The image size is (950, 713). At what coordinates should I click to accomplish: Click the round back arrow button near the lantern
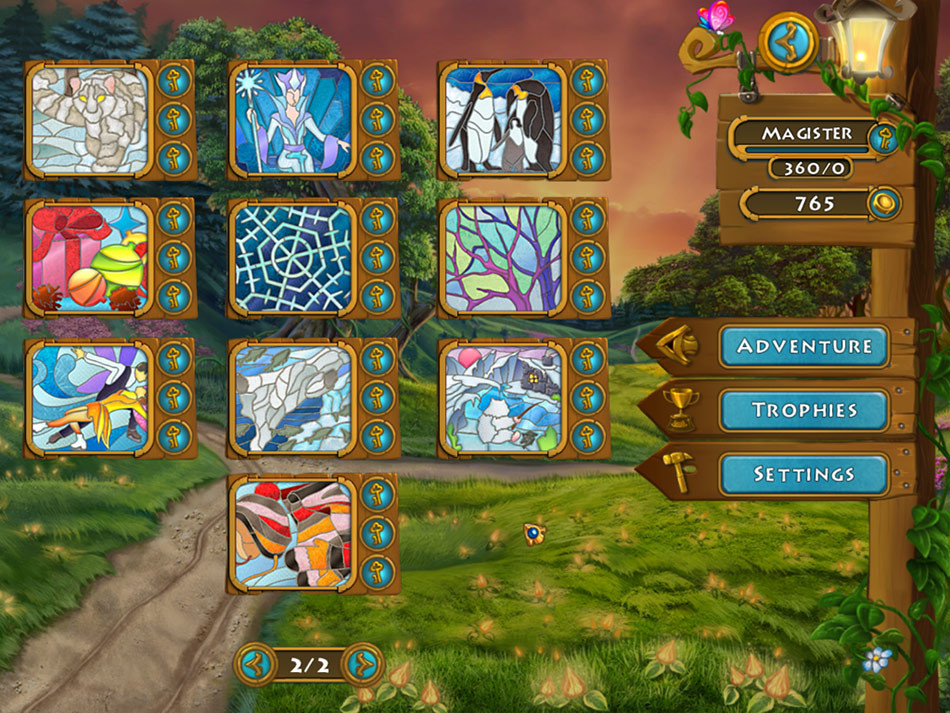[x=788, y=42]
